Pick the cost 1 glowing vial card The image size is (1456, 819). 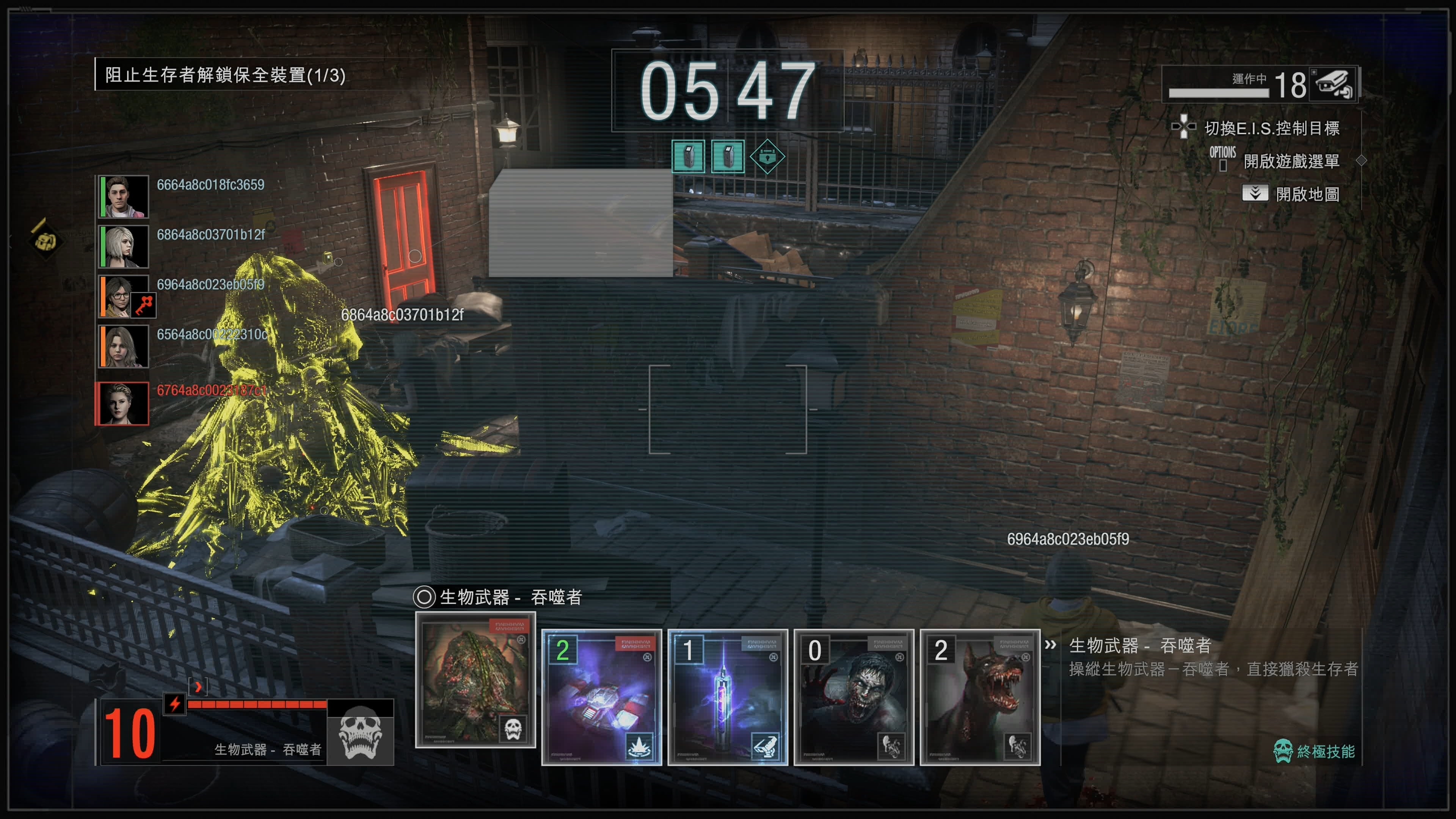pos(728,697)
